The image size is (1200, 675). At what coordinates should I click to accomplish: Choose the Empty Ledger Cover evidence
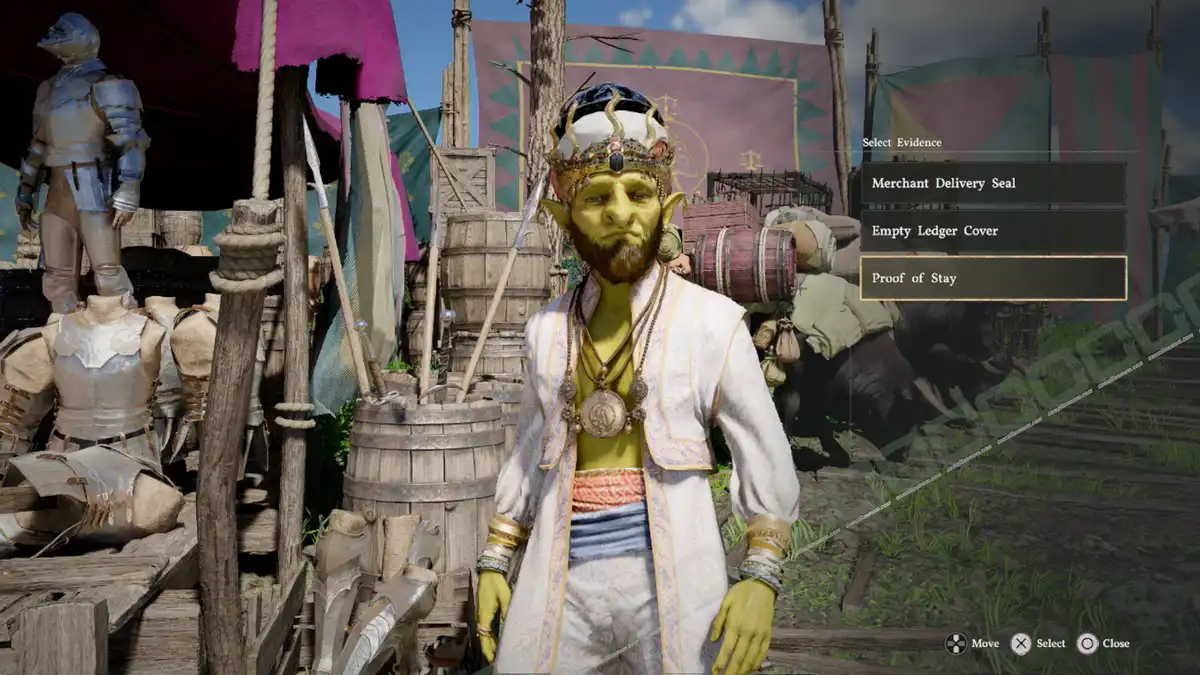pos(993,231)
